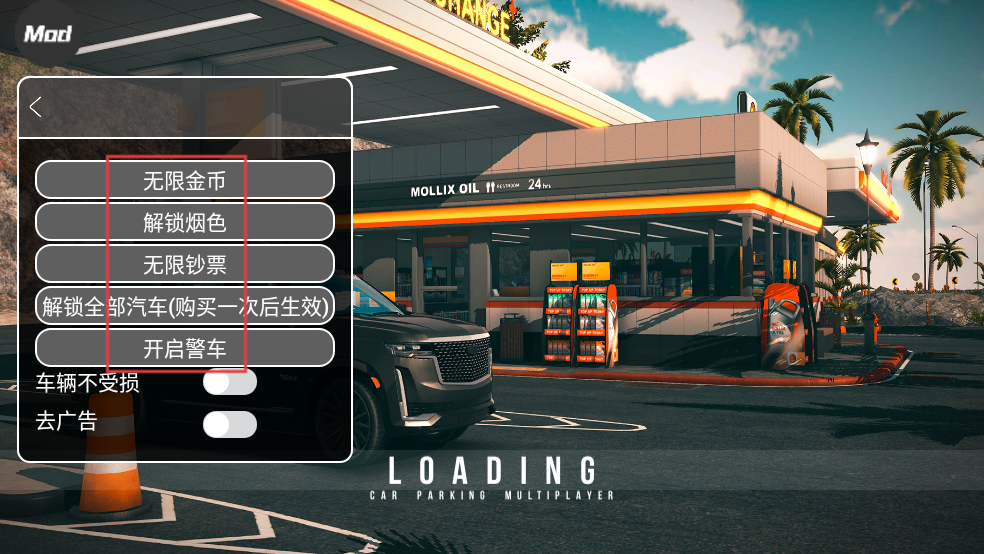This screenshot has width=984, height=554.
Task: Click the Mod logo icon
Action: (47, 34)
